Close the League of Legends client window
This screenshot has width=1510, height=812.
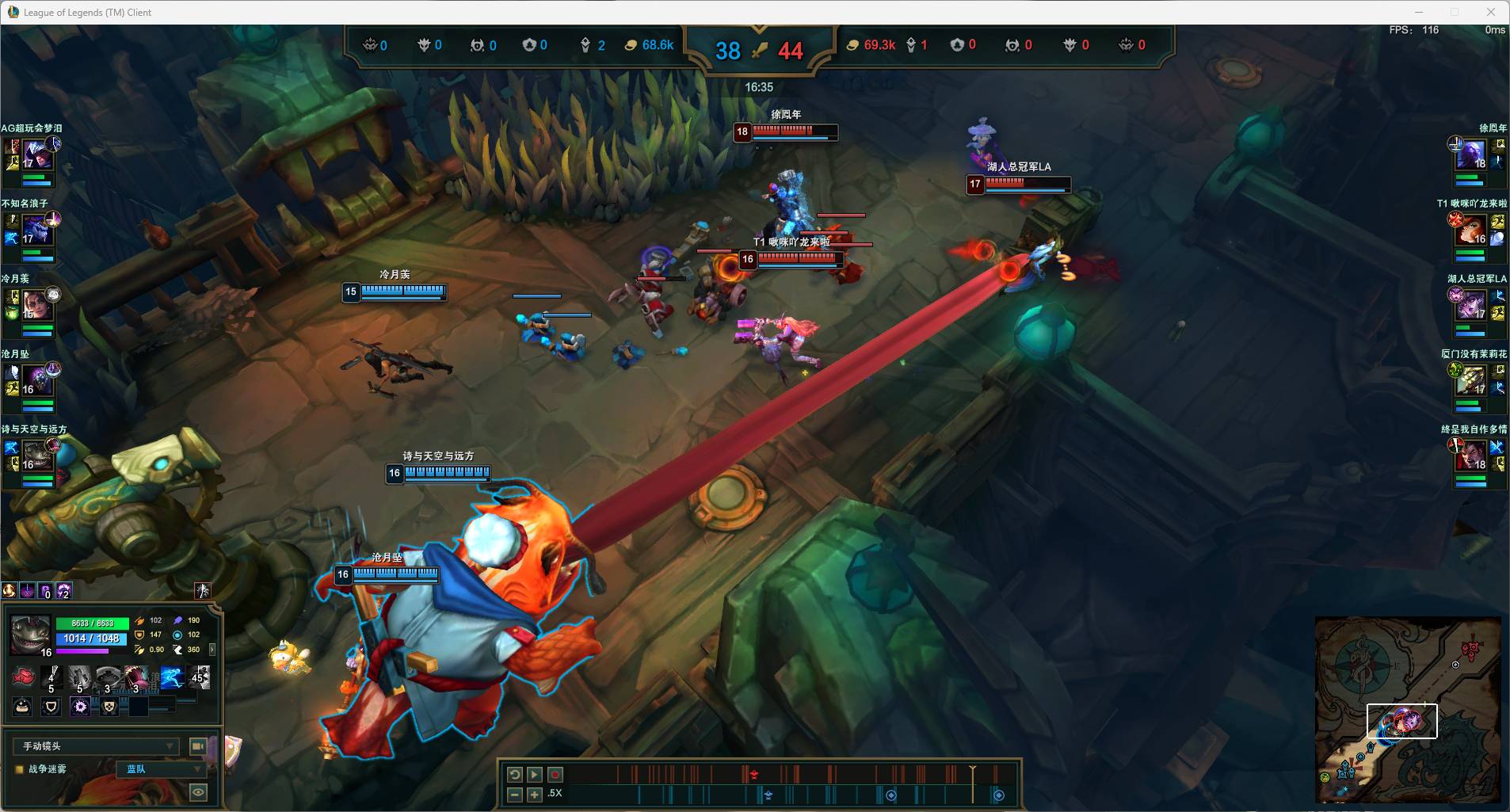pyautogui.click(x=1491, y=12)
